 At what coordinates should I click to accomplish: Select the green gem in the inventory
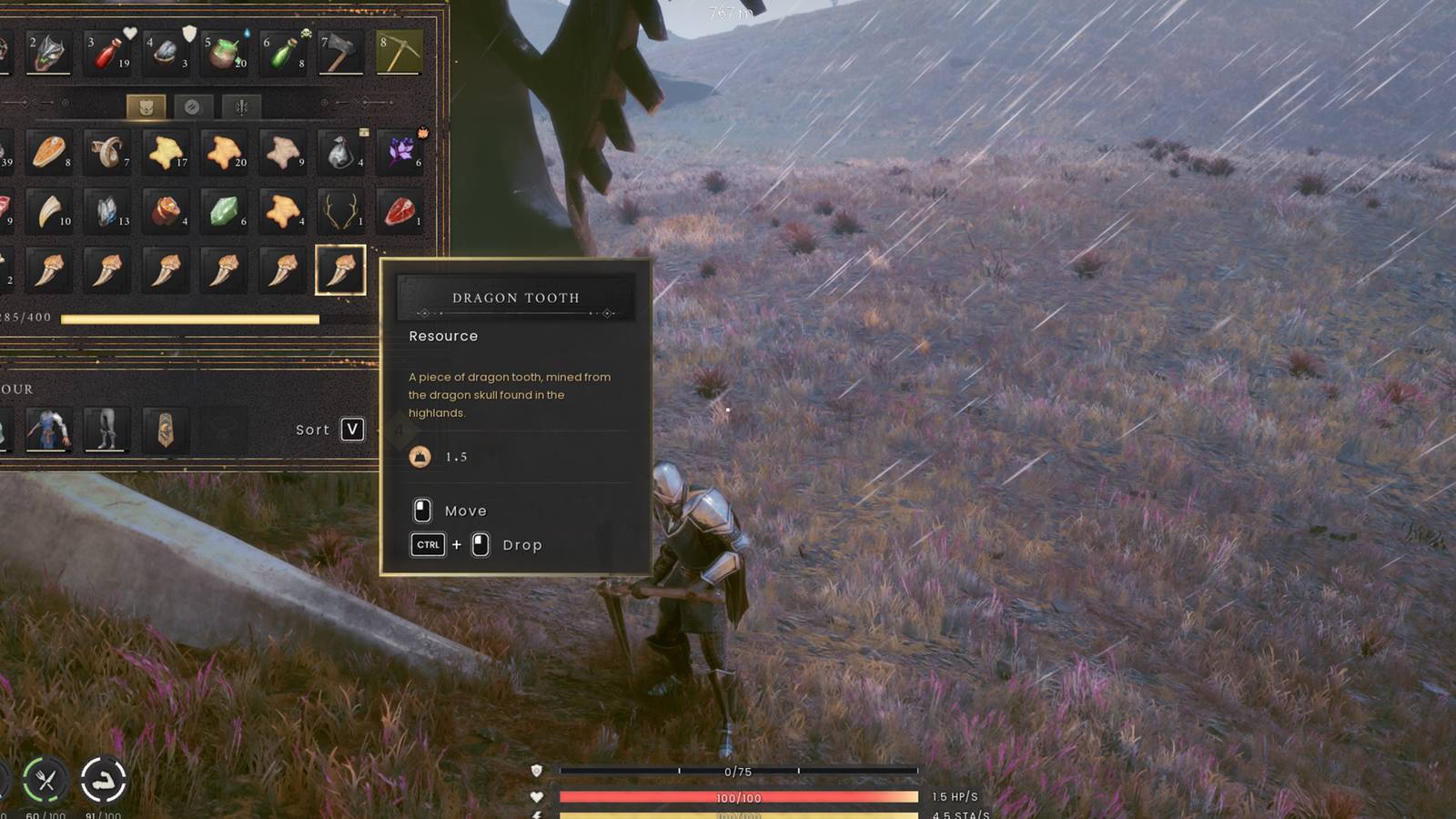[227, 214]
